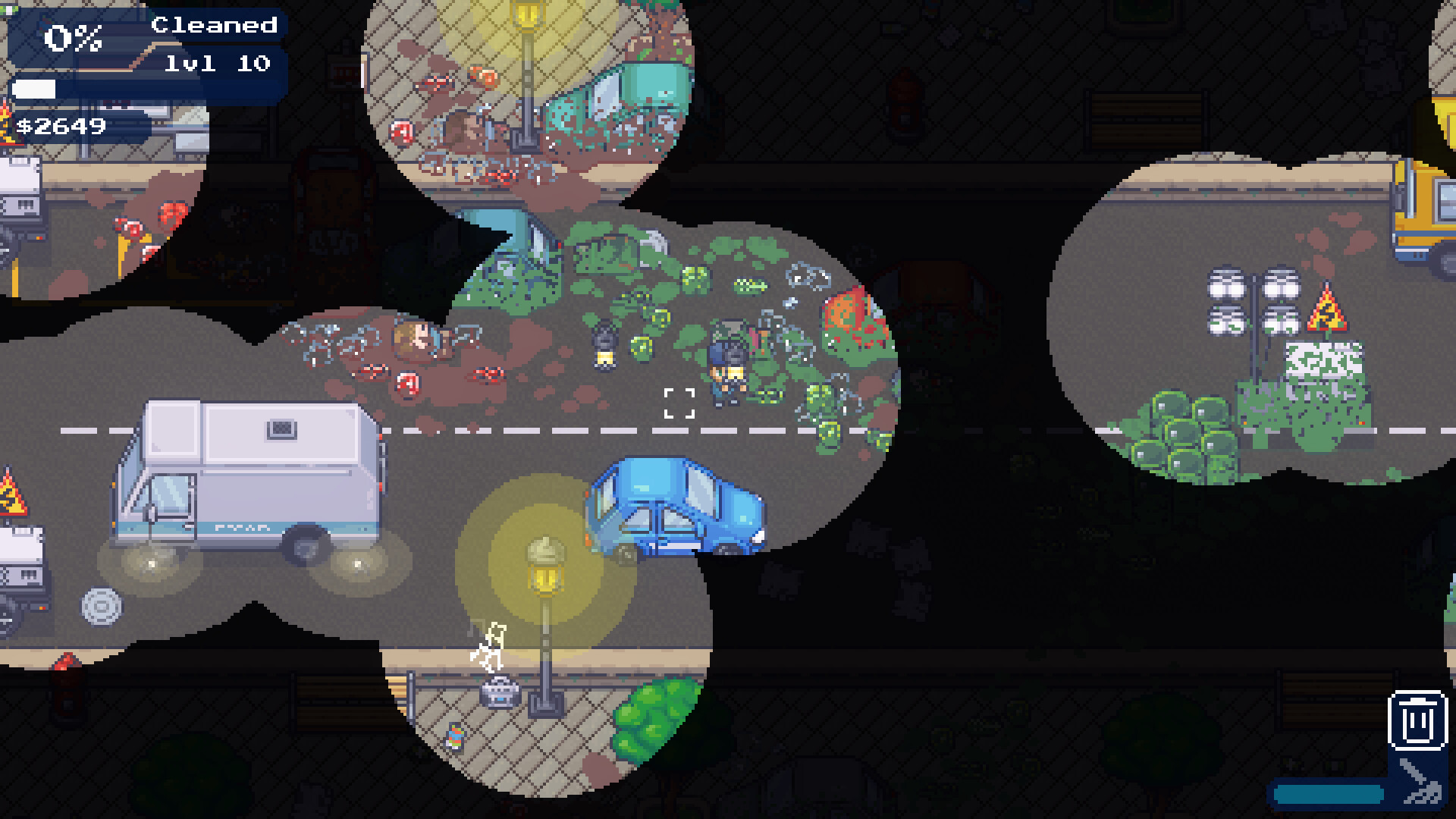Click the lvl 10 label in the HUD
This screenshot has width=1456, height=819.
coord(216,64)
